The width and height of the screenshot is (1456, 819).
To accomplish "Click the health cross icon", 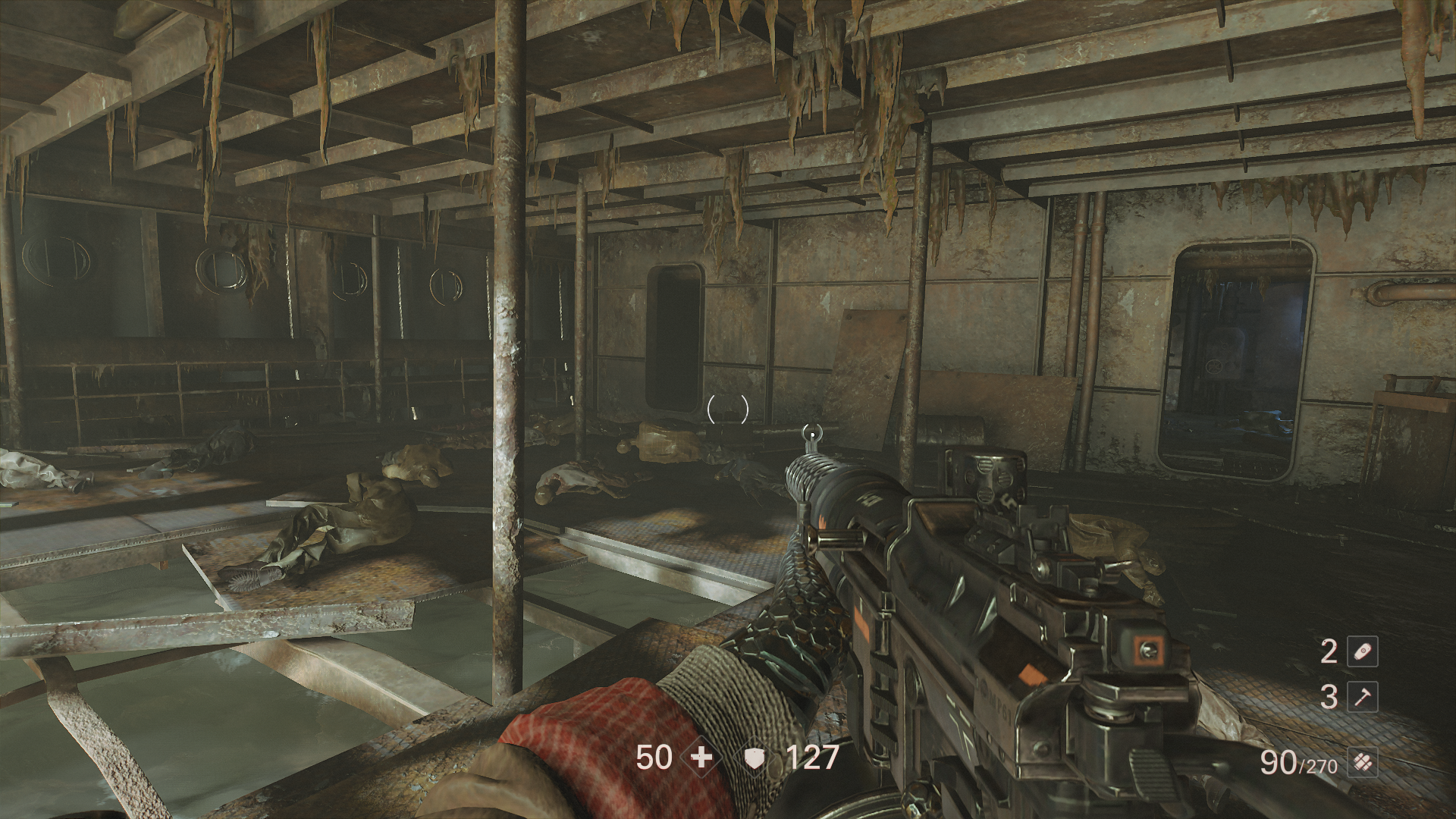I will pyautogui.click(x=702, y=757).
